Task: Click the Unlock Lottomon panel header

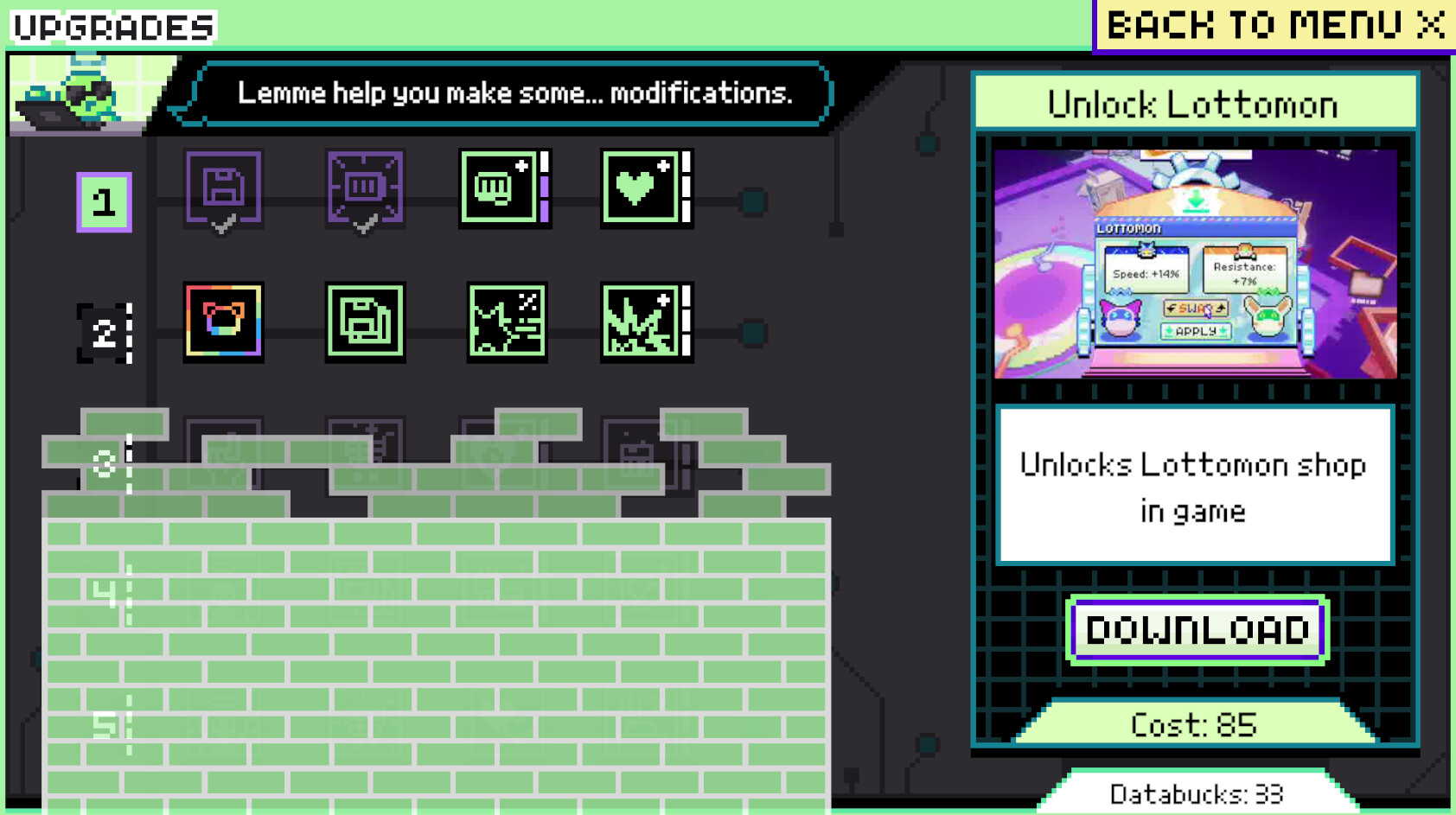Action: click(x=1193, y=104)
